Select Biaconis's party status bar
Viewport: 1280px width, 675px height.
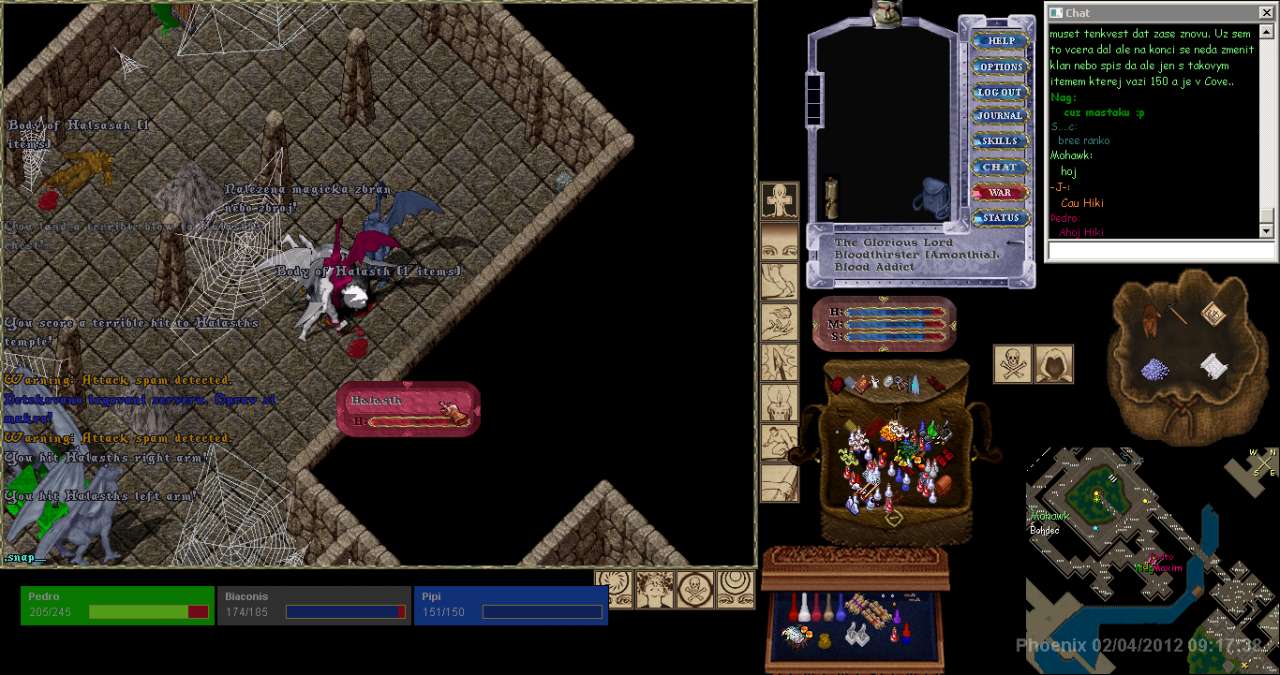(x=314, y=605)
